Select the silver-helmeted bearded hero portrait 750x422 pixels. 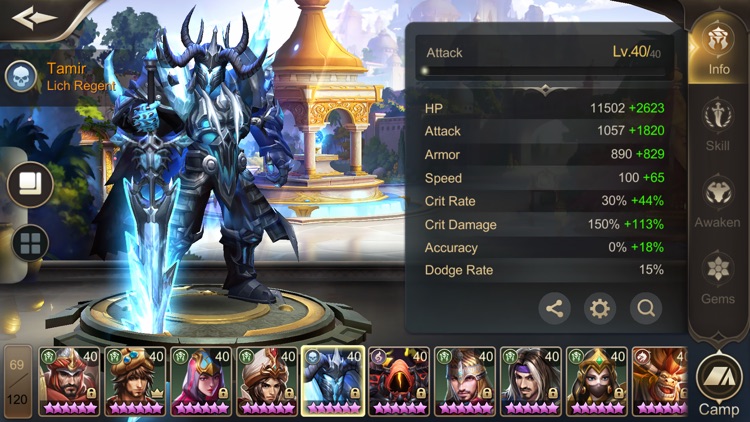pos(465,381)
